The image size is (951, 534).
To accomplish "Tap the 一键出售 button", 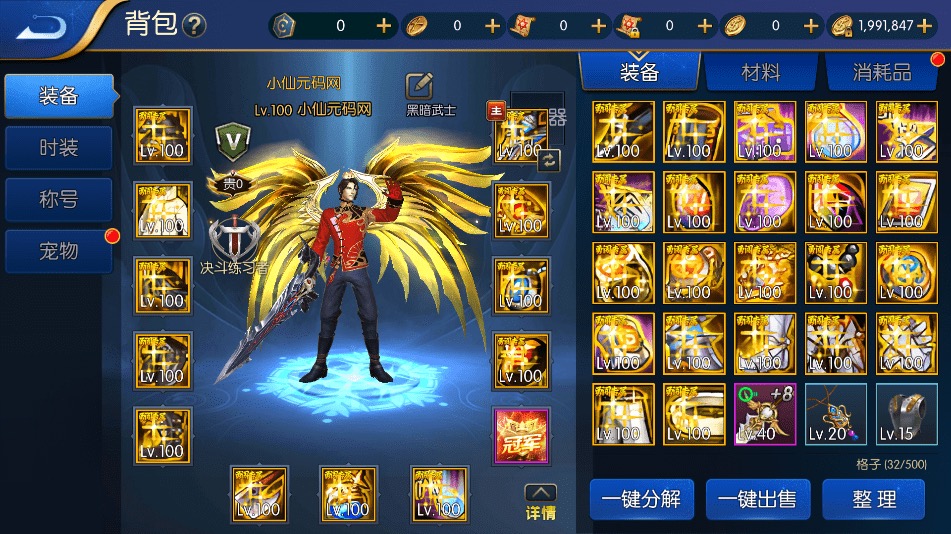I will pyautogui.click(x=758, y=499).
